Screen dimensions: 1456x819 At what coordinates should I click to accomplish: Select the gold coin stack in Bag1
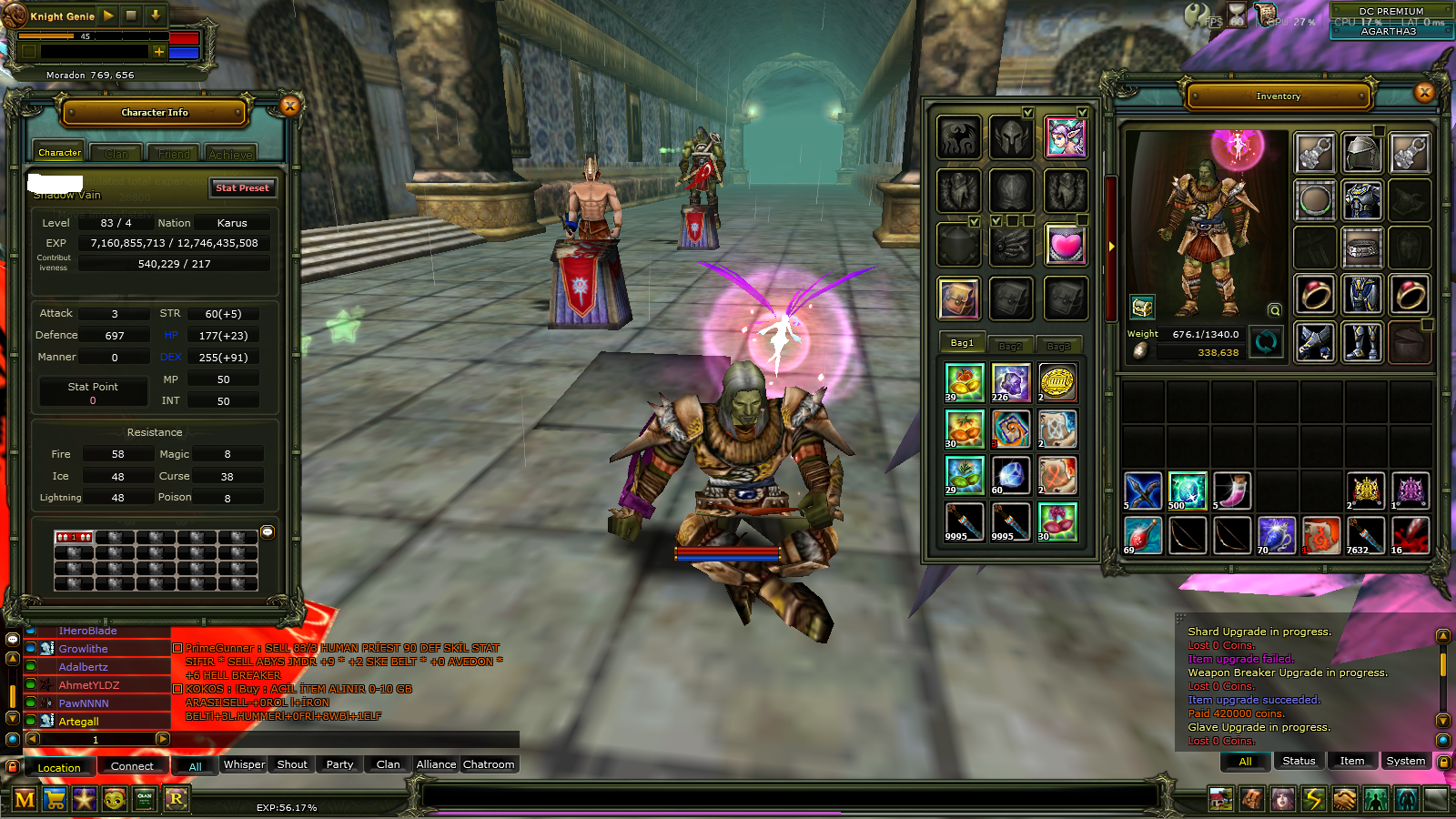[1057, 382]
